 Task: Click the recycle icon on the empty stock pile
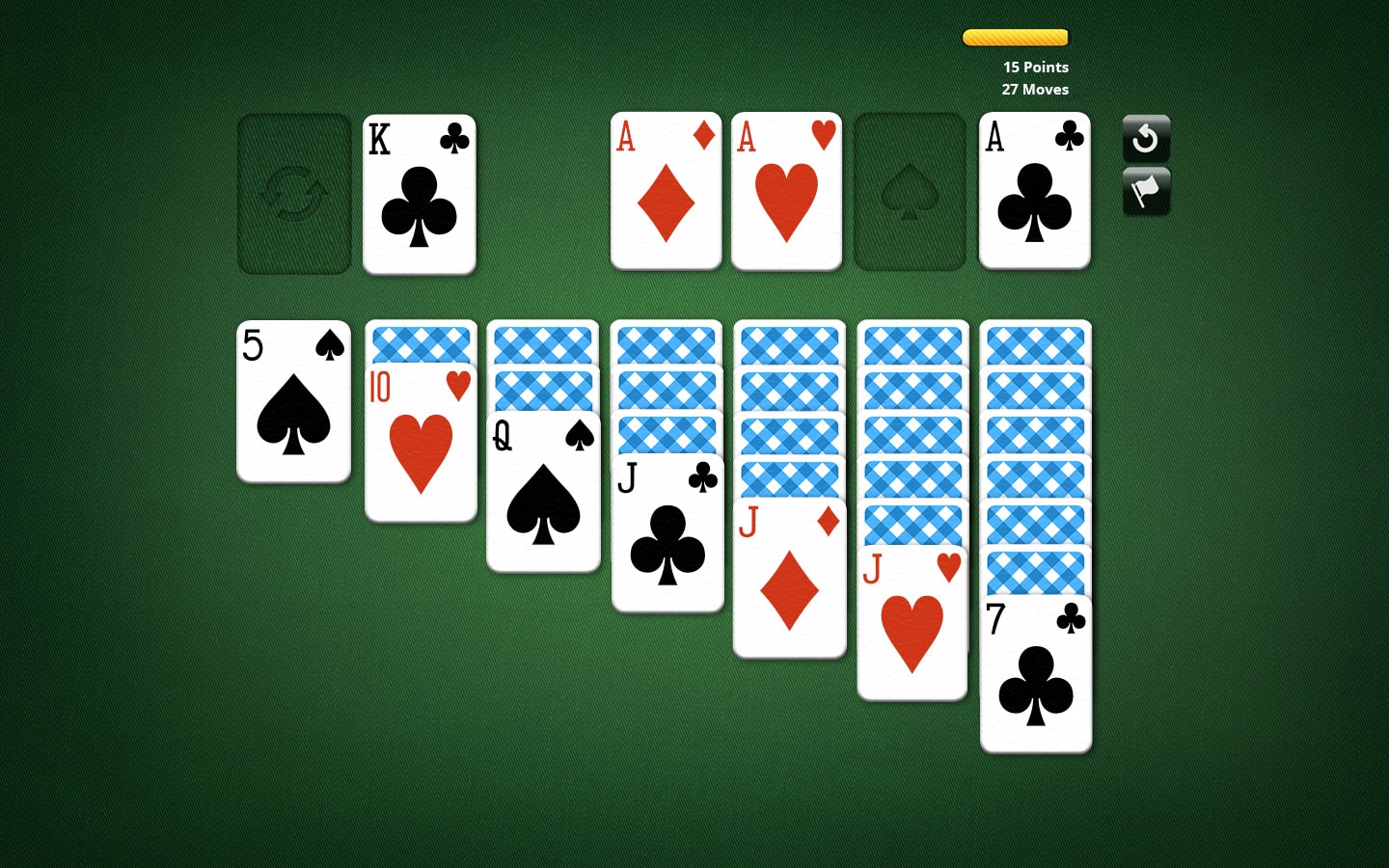click(x=293, y=192)
